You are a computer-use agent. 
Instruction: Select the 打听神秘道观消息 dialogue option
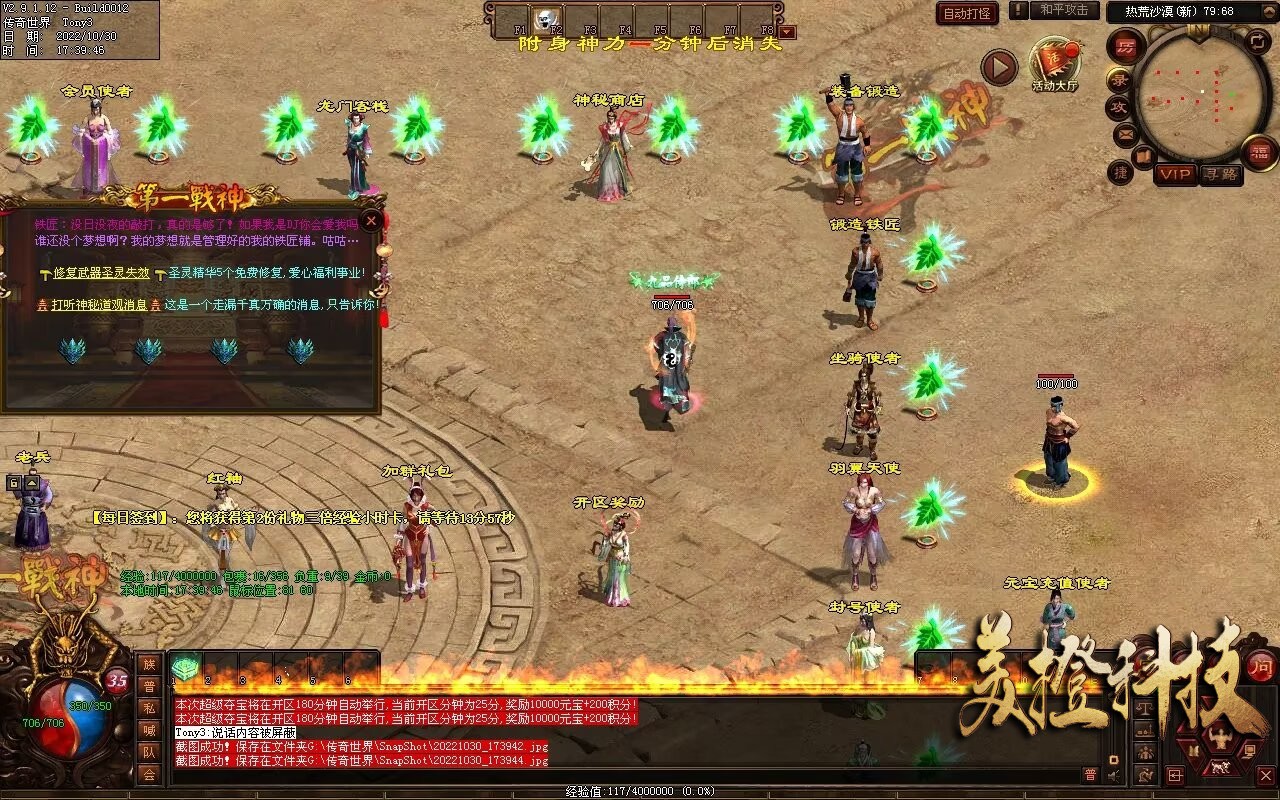tap(99, 304)
